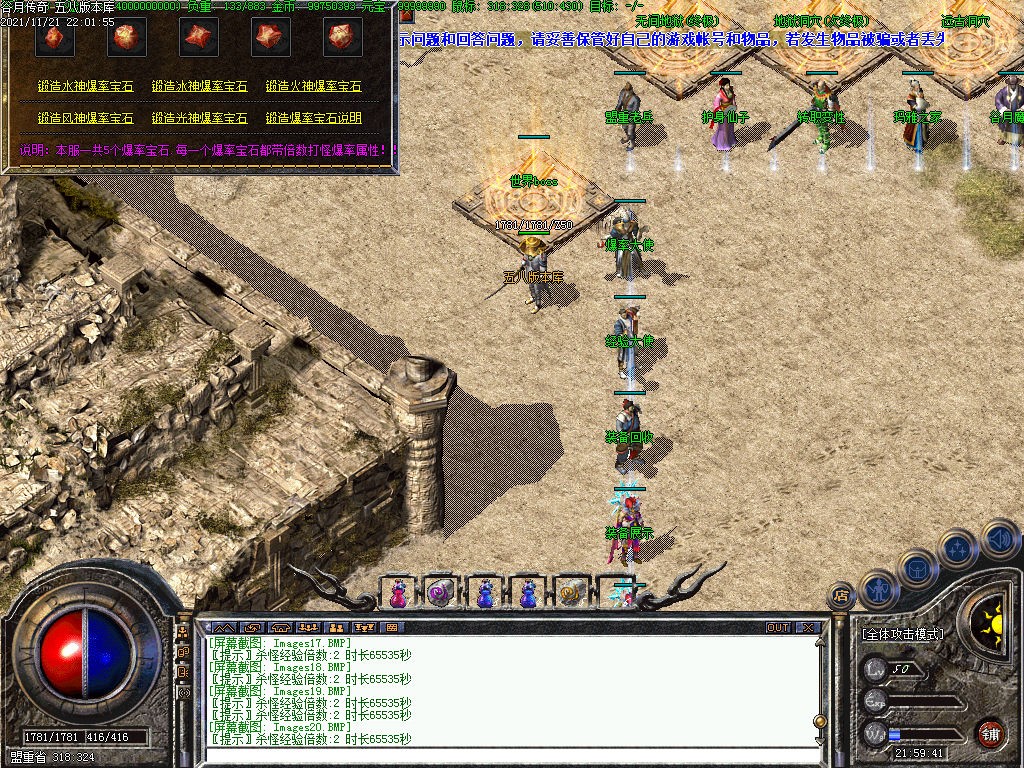This screenshot has width=1024, height=768.
Task: Click the OUT button above the chat
Action: (x=778, y=628)
